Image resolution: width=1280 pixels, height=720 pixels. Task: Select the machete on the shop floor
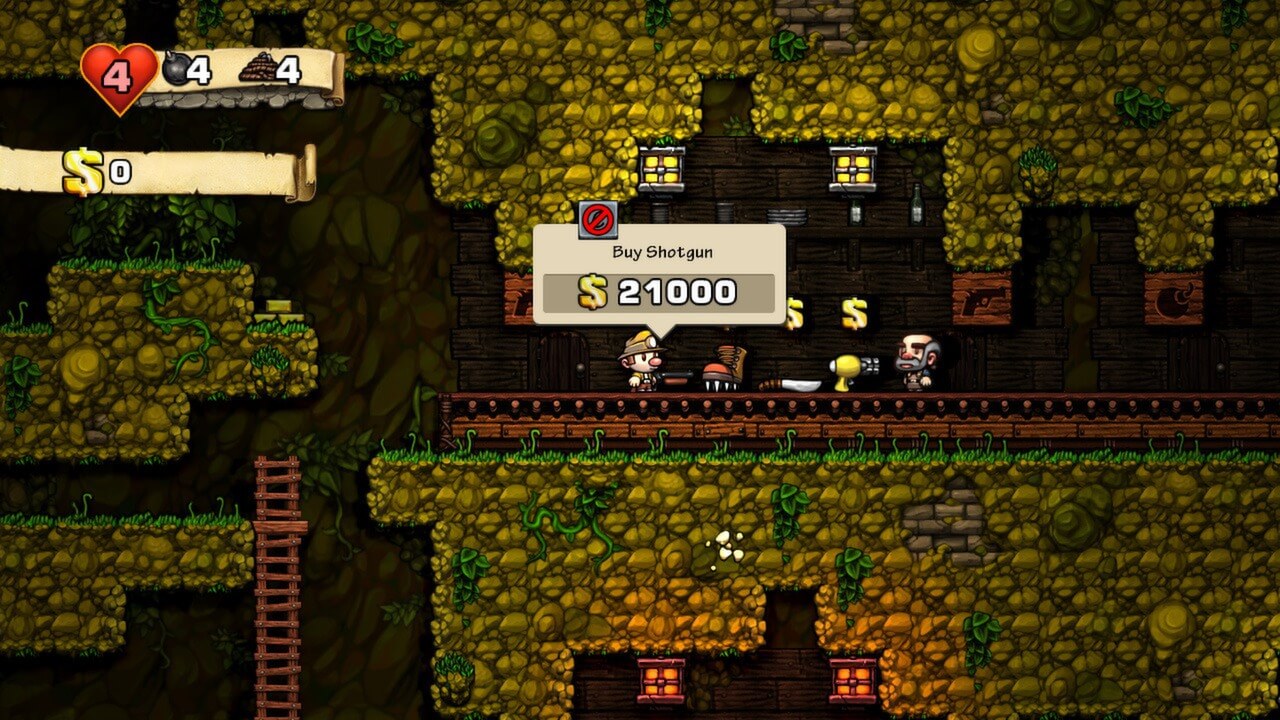(x=796, y=383)
